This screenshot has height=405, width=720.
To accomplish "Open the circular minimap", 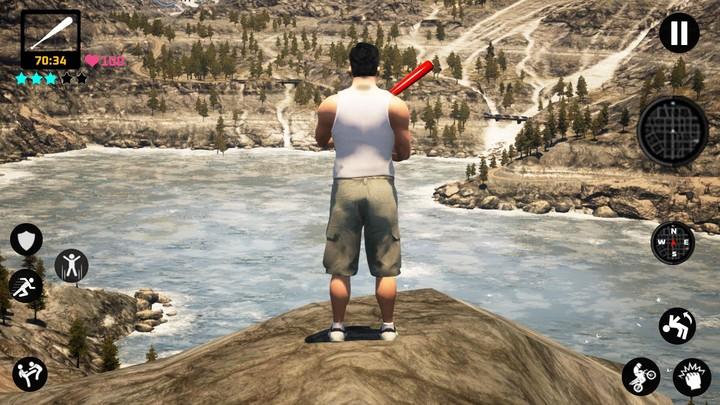I will [x=672, y=131].
